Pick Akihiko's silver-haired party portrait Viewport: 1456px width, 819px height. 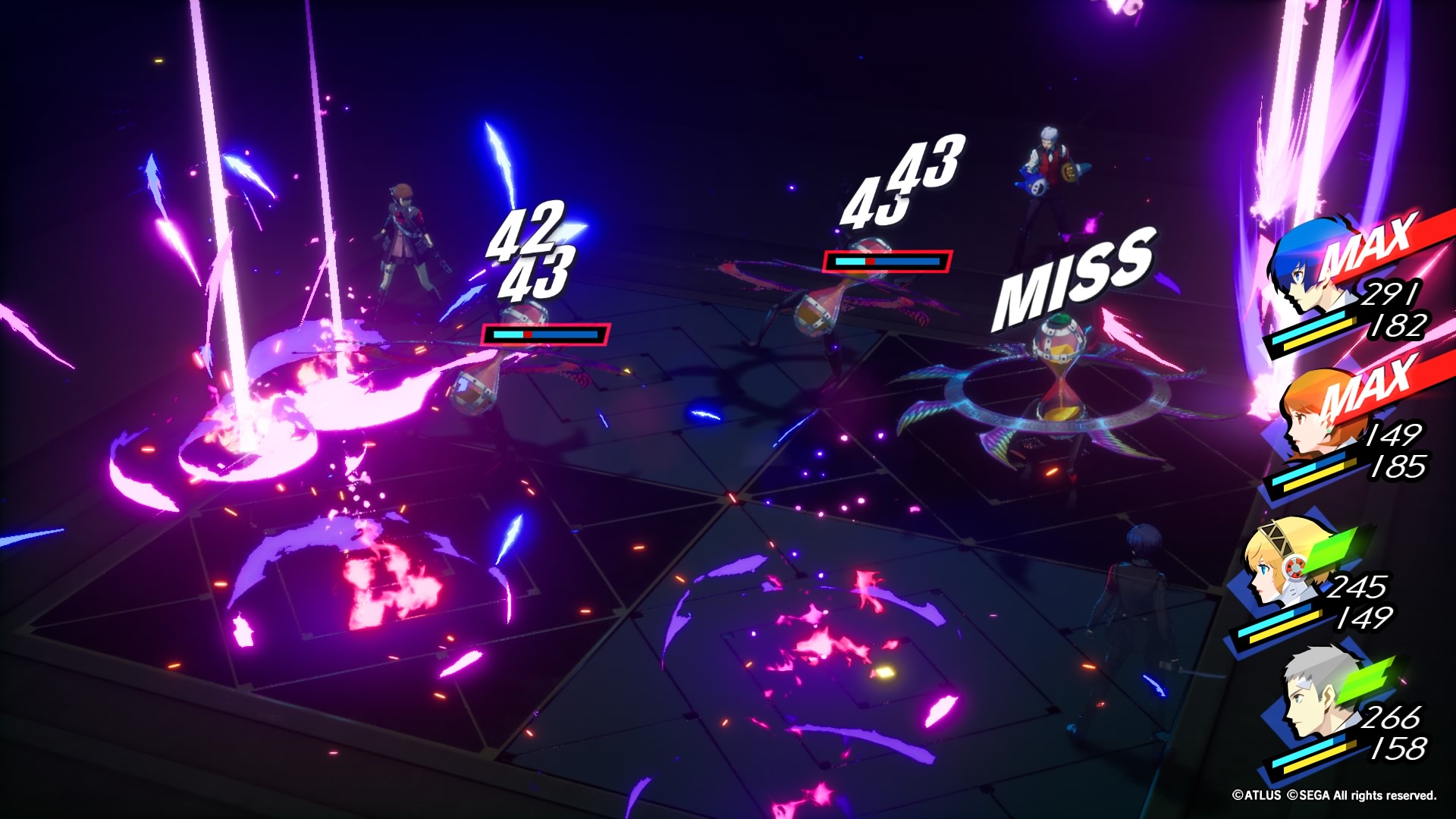[x=1318, y=694]
